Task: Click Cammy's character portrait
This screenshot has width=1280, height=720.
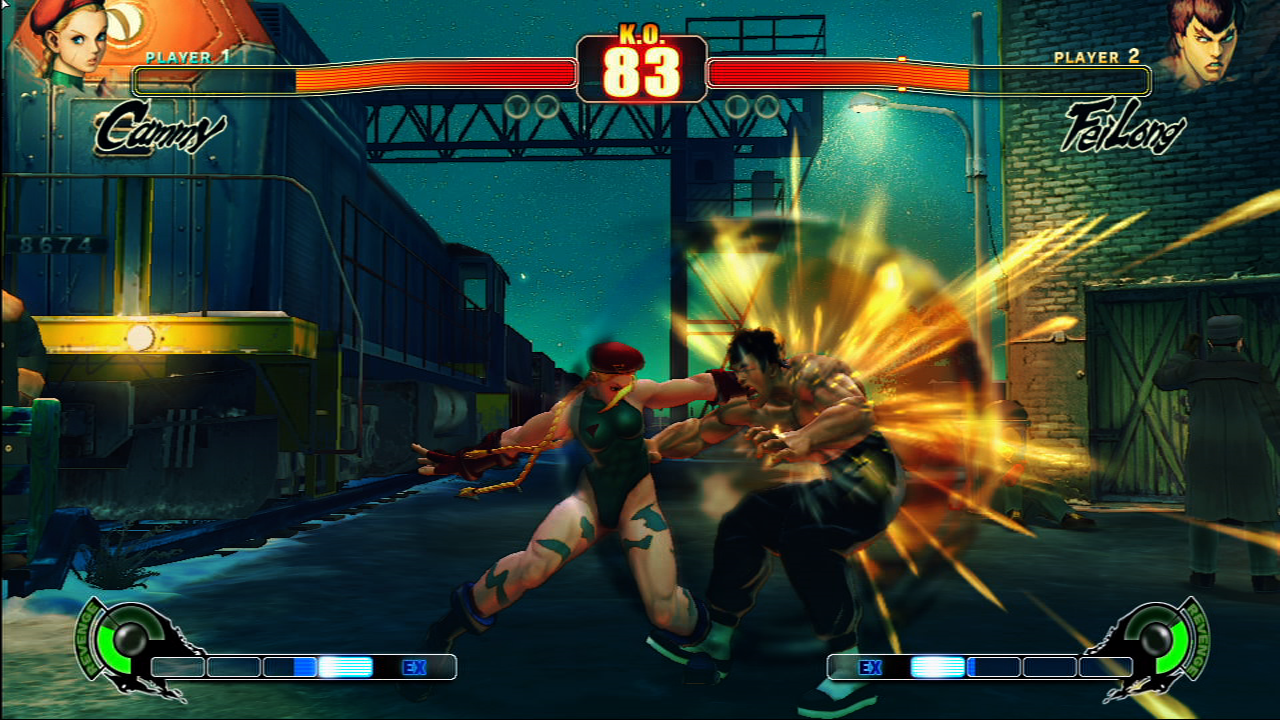Action: tap(70, 40)
